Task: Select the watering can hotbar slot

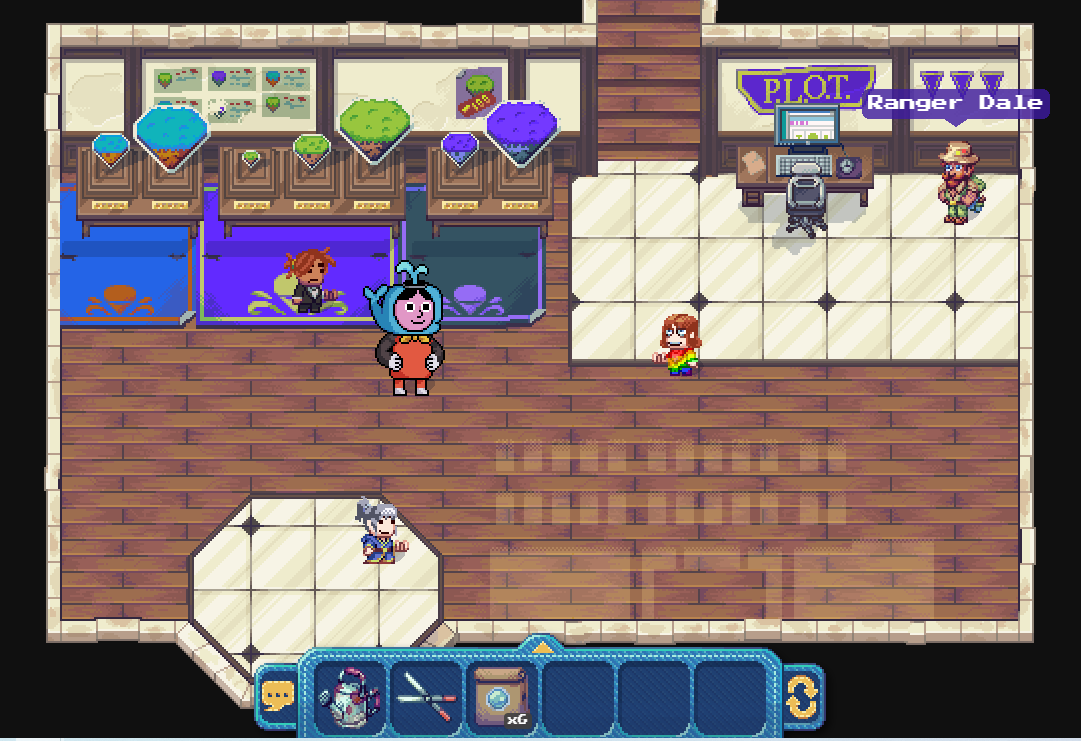Action: [x=351, y=697]
